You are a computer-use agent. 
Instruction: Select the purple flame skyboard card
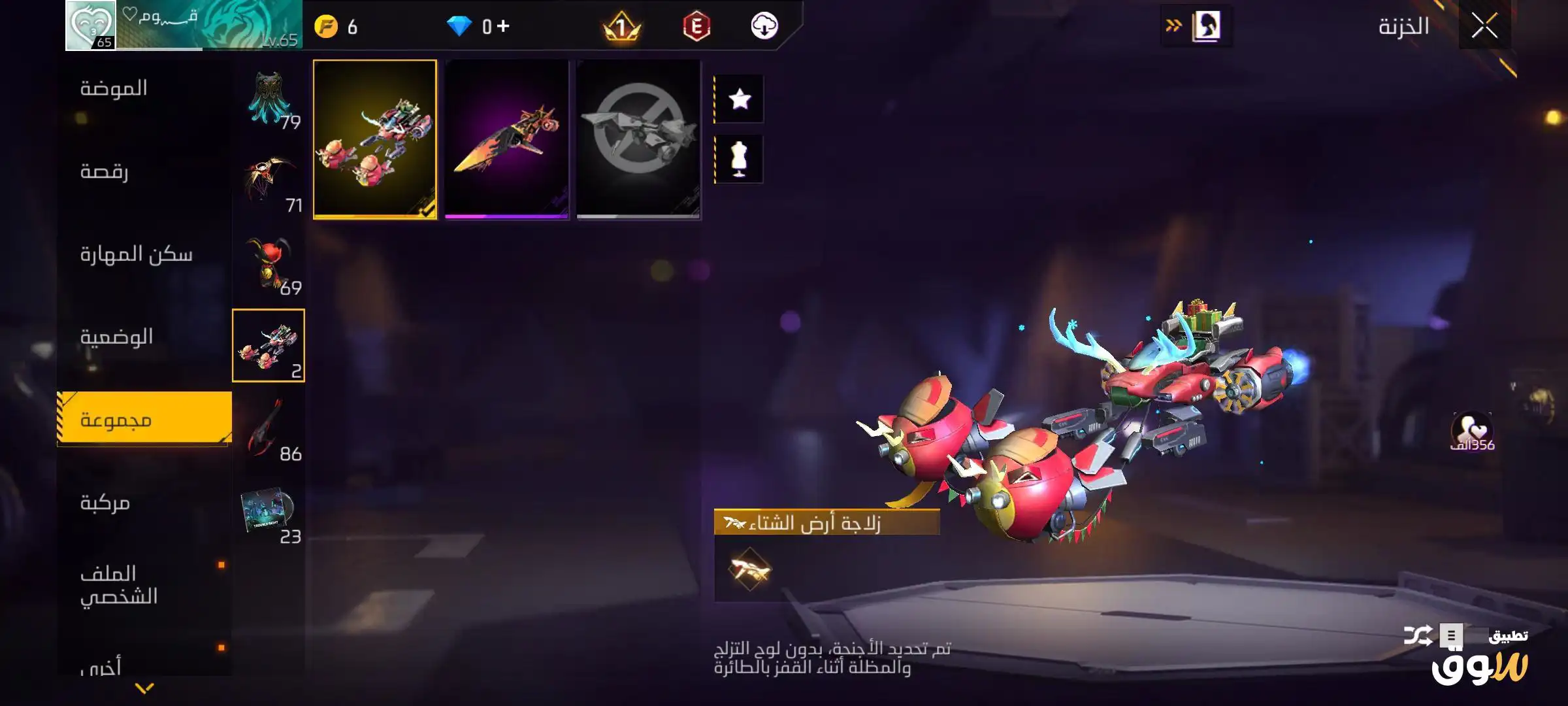[x=507, y=139]
